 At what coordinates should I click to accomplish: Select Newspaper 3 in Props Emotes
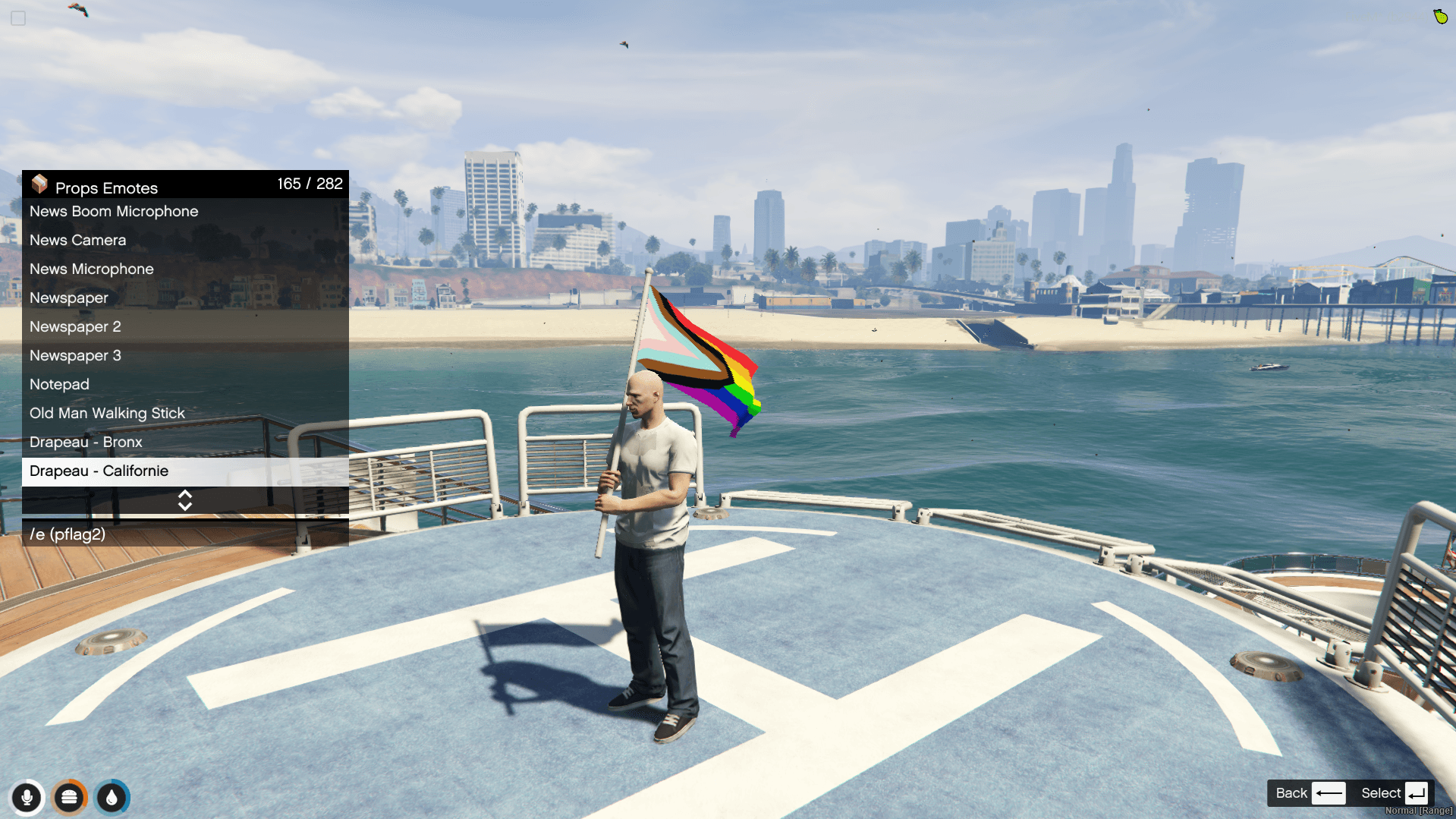click(75, 356)
